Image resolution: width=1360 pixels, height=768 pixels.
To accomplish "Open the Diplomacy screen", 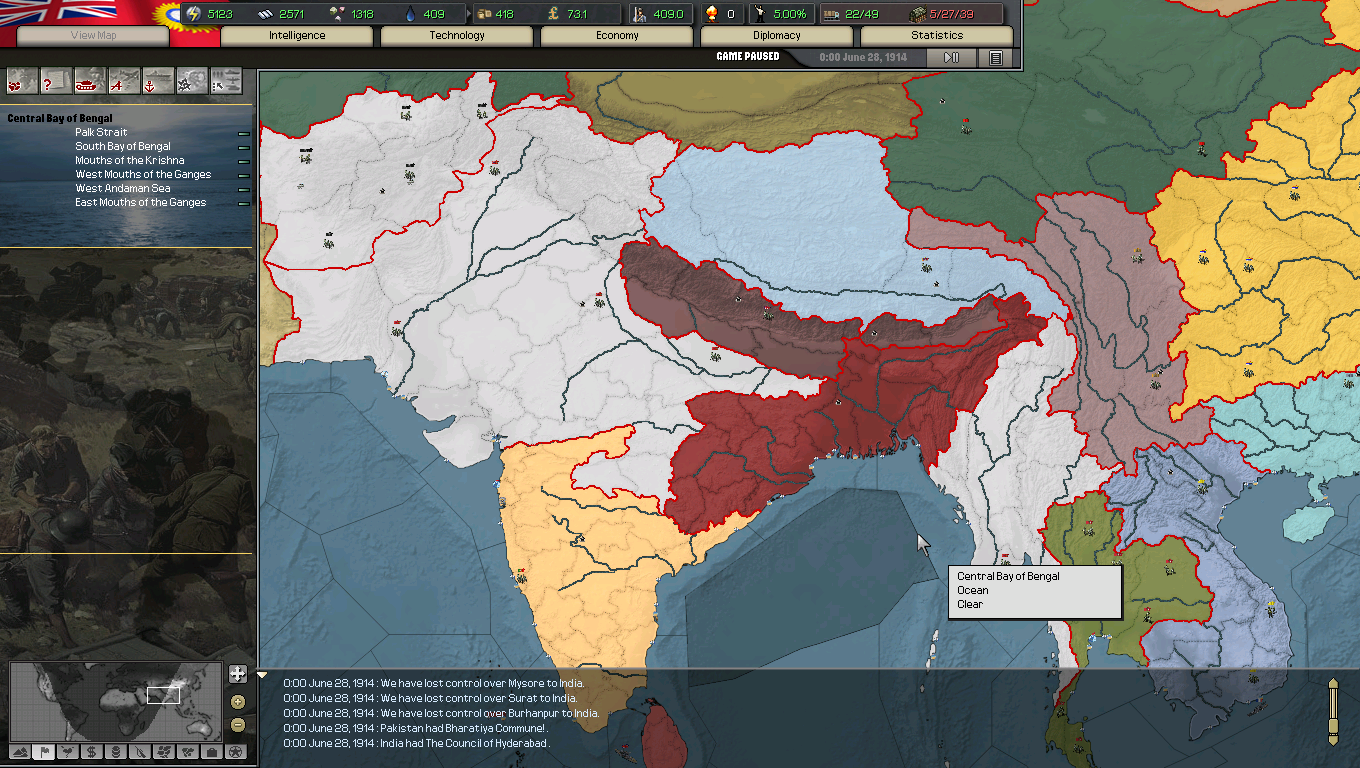I will 776,35.
